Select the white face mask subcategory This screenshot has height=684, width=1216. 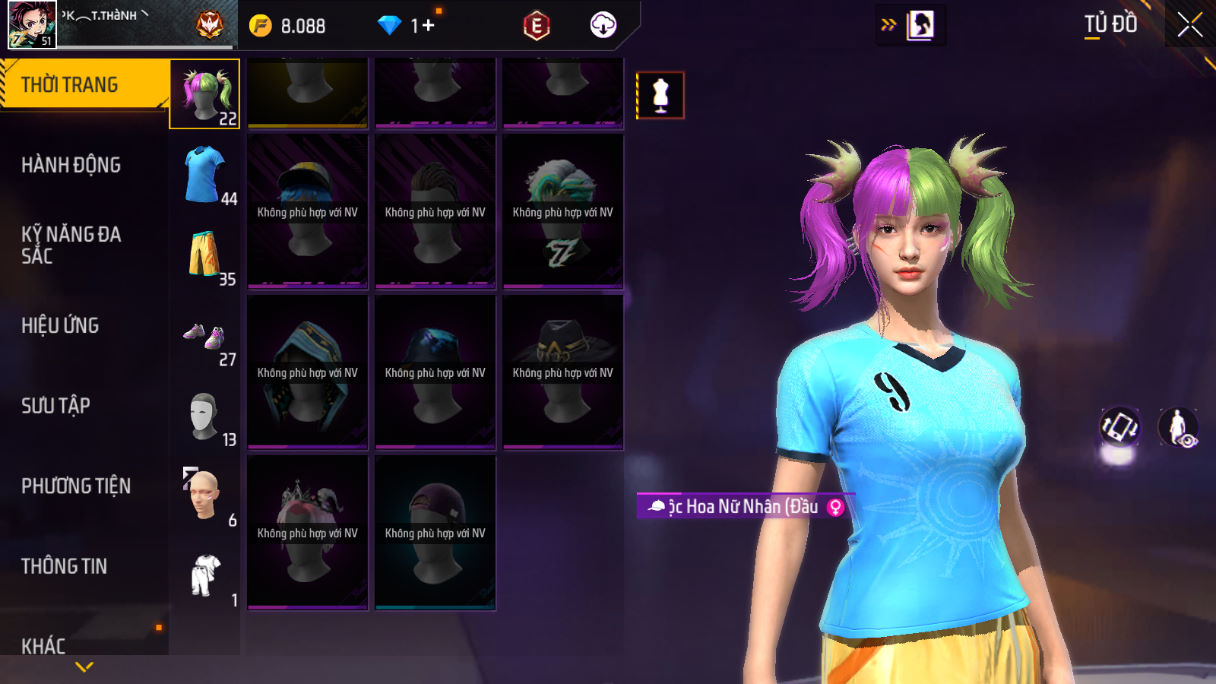coord(204,416)
